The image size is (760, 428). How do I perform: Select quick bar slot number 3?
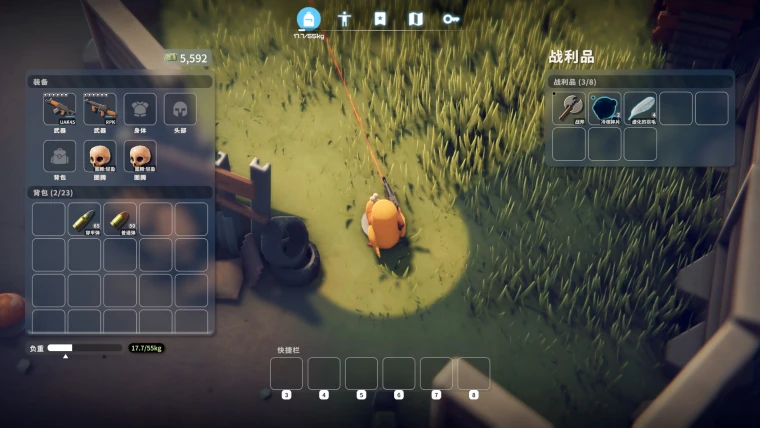coord(286,374)
